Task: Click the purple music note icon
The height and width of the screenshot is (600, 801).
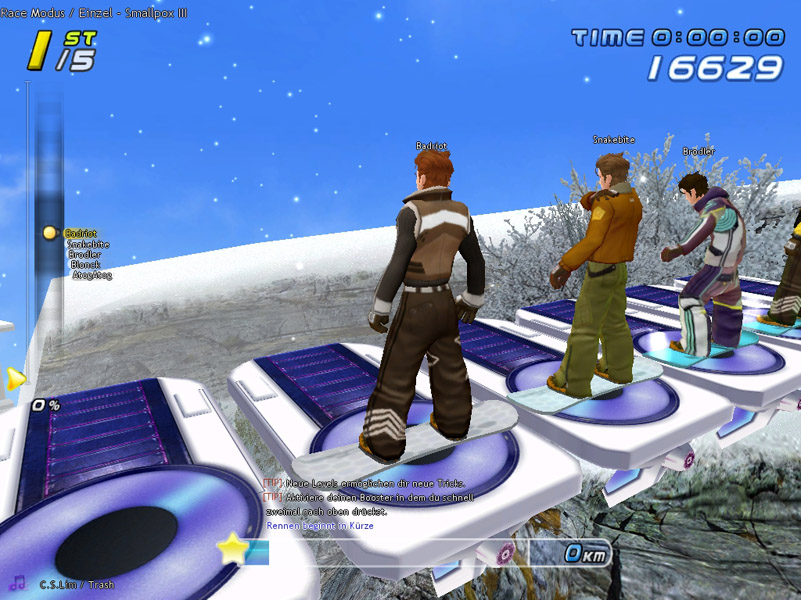Action: tap(17, 581)
